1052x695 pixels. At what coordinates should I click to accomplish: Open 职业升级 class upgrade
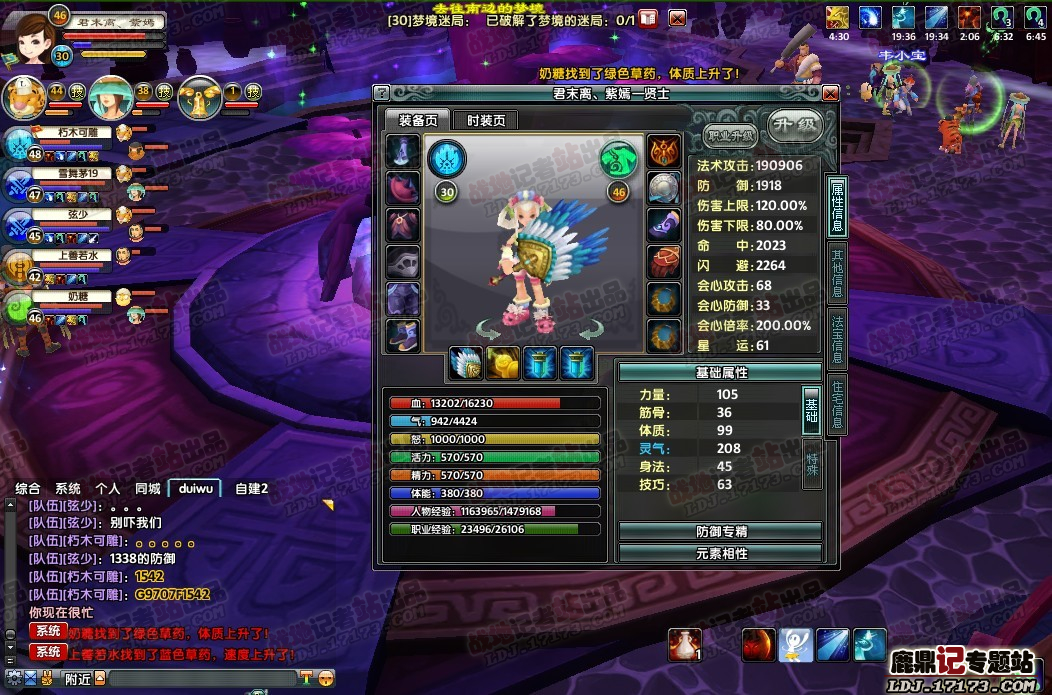click(730, 136)
